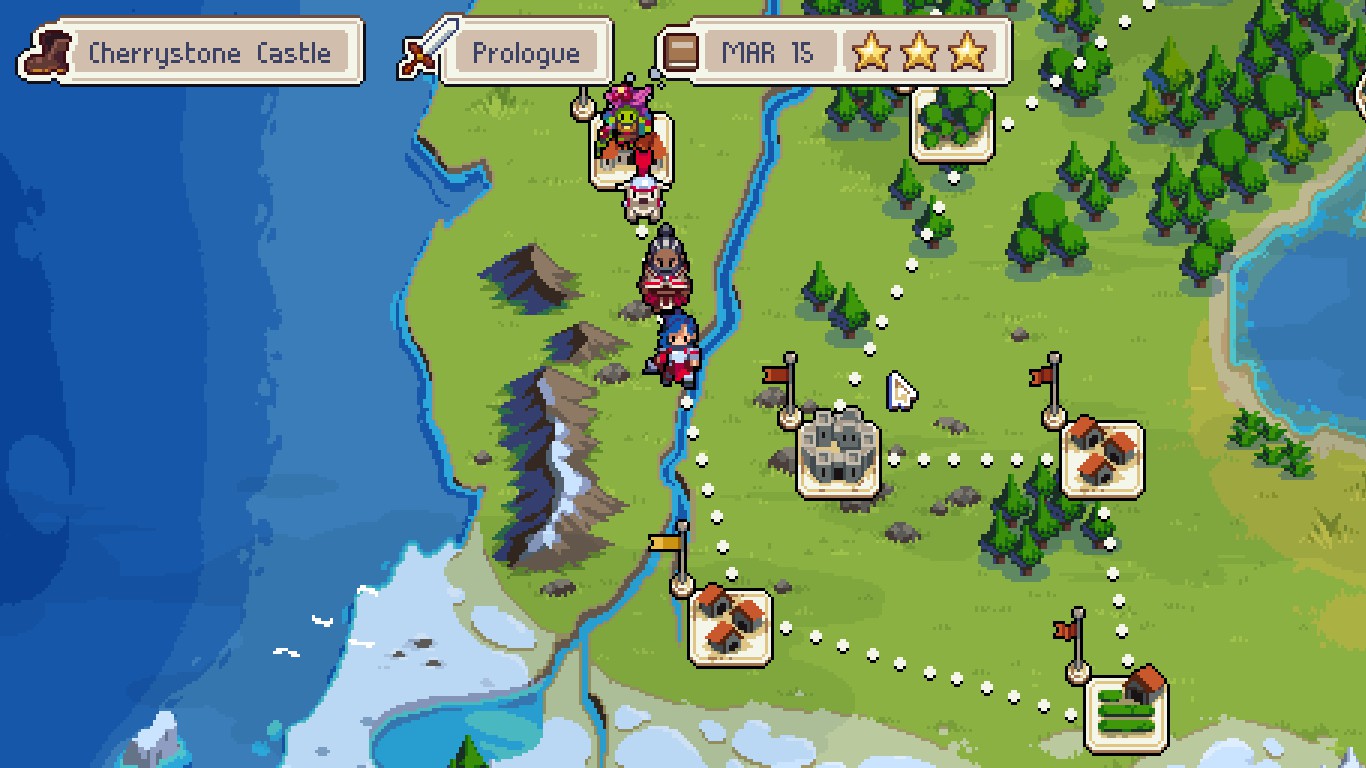Select the stone castle level tile
1366x768 pixels.
(x=838, y=458)
